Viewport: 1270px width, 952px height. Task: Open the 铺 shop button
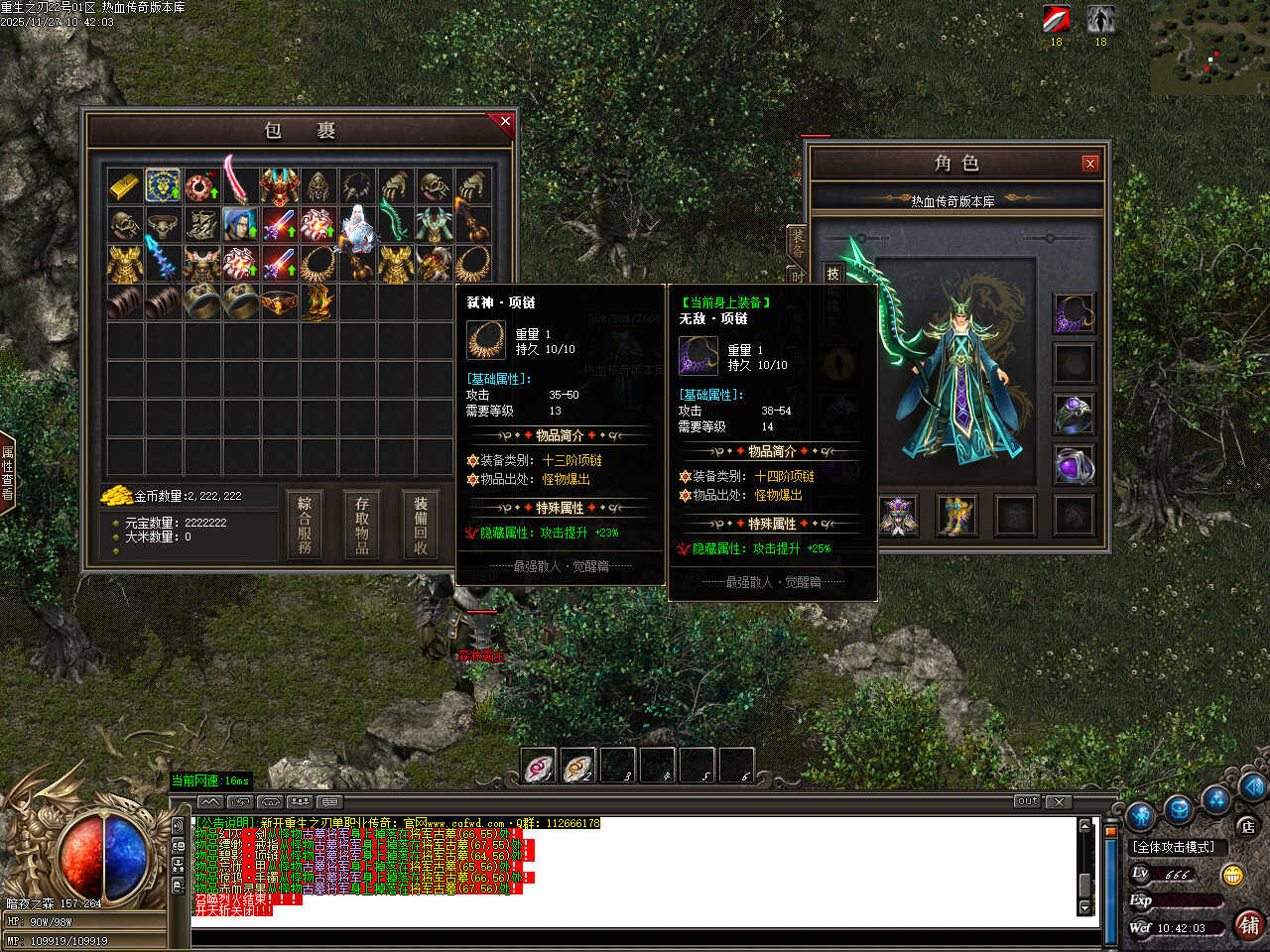[x=1249, y=925]
